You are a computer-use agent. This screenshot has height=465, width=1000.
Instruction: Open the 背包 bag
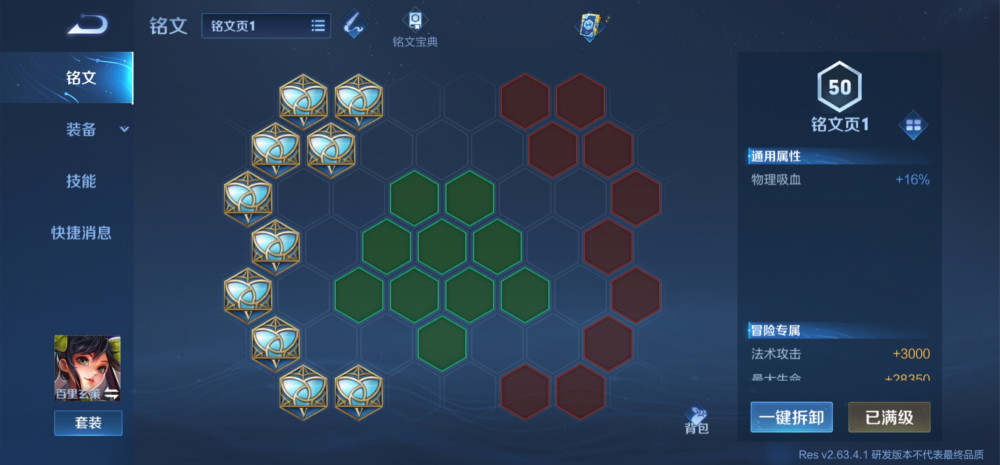pyautogui.click(x=698, y=420)
